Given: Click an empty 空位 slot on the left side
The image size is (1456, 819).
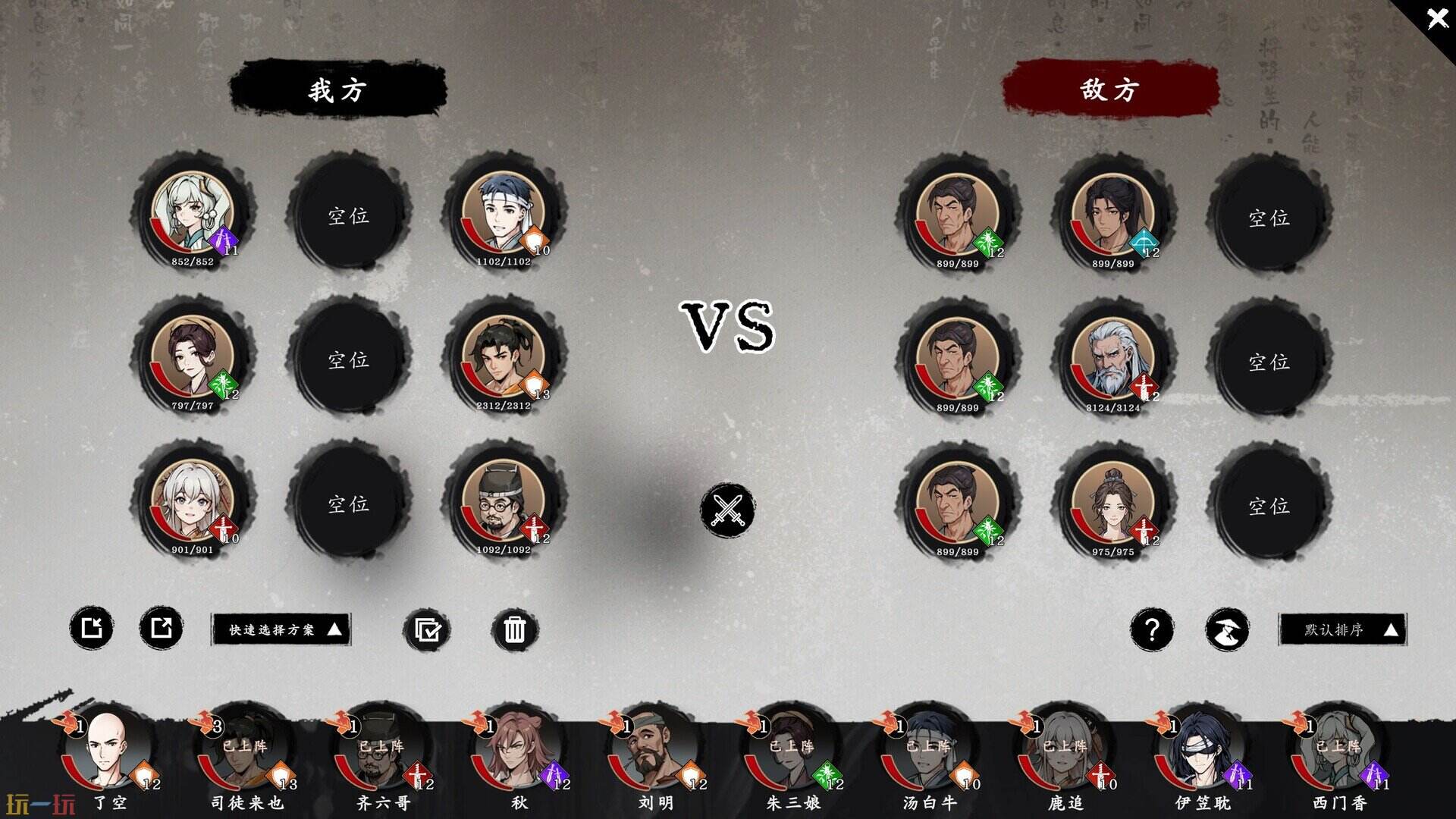Looking at the screenshot, I should tap(351, 216).
